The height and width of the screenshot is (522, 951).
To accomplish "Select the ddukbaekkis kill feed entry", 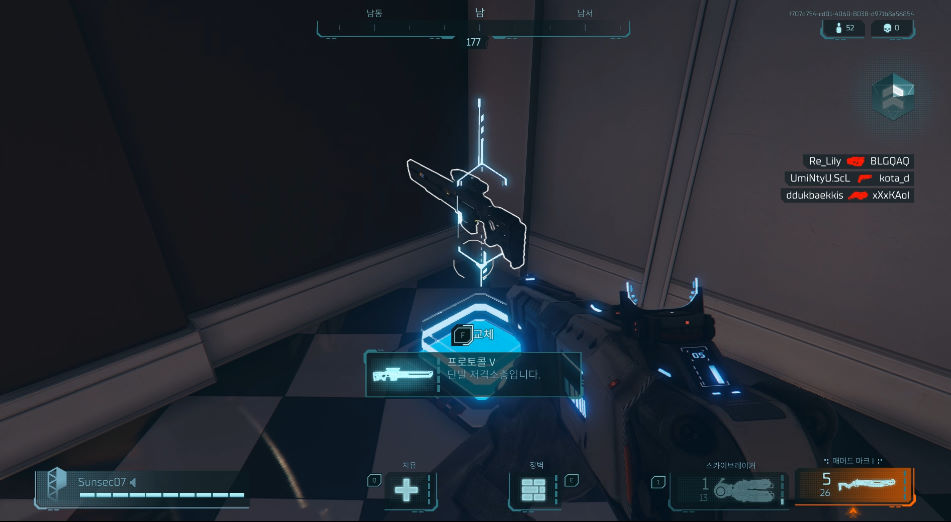I will [848, 195].
